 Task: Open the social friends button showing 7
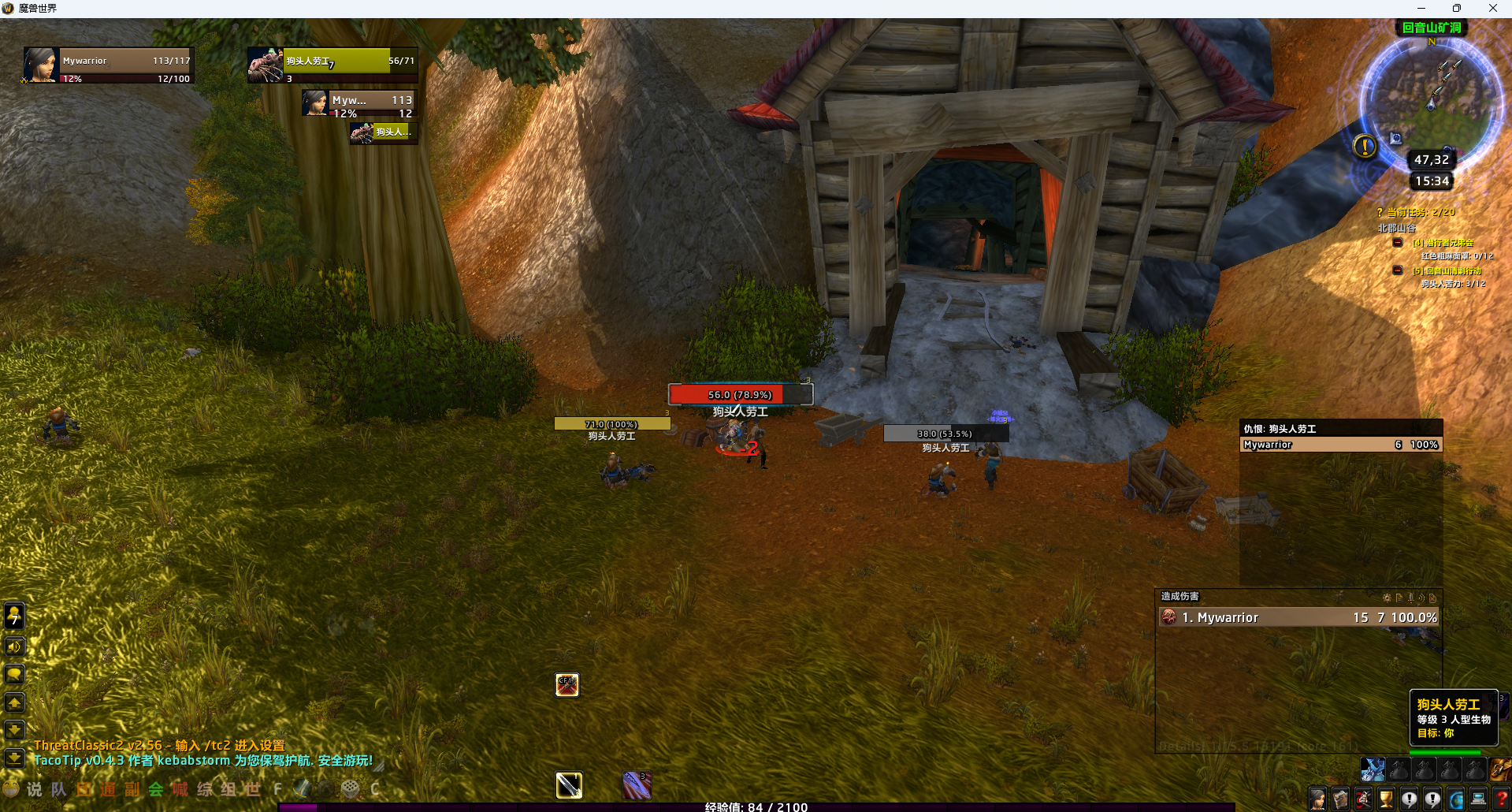click(x=14, y=616)
